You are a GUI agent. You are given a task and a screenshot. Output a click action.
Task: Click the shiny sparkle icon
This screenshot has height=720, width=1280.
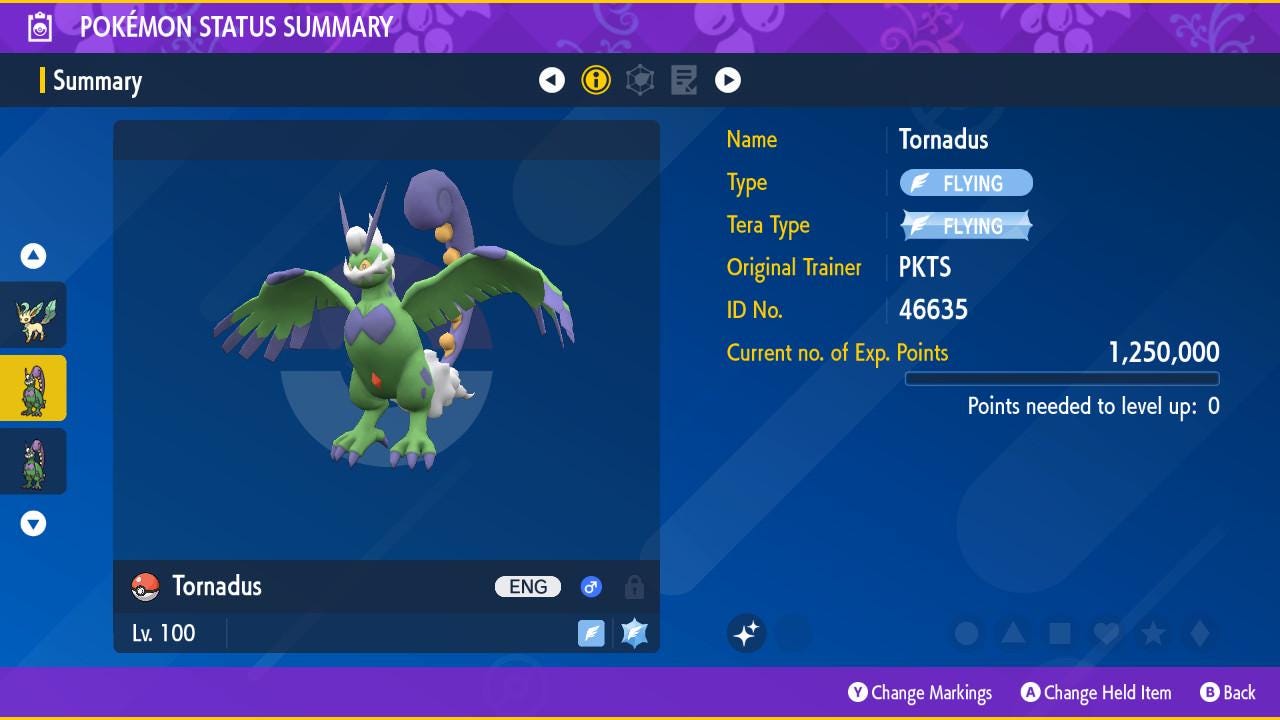point(746,633)
